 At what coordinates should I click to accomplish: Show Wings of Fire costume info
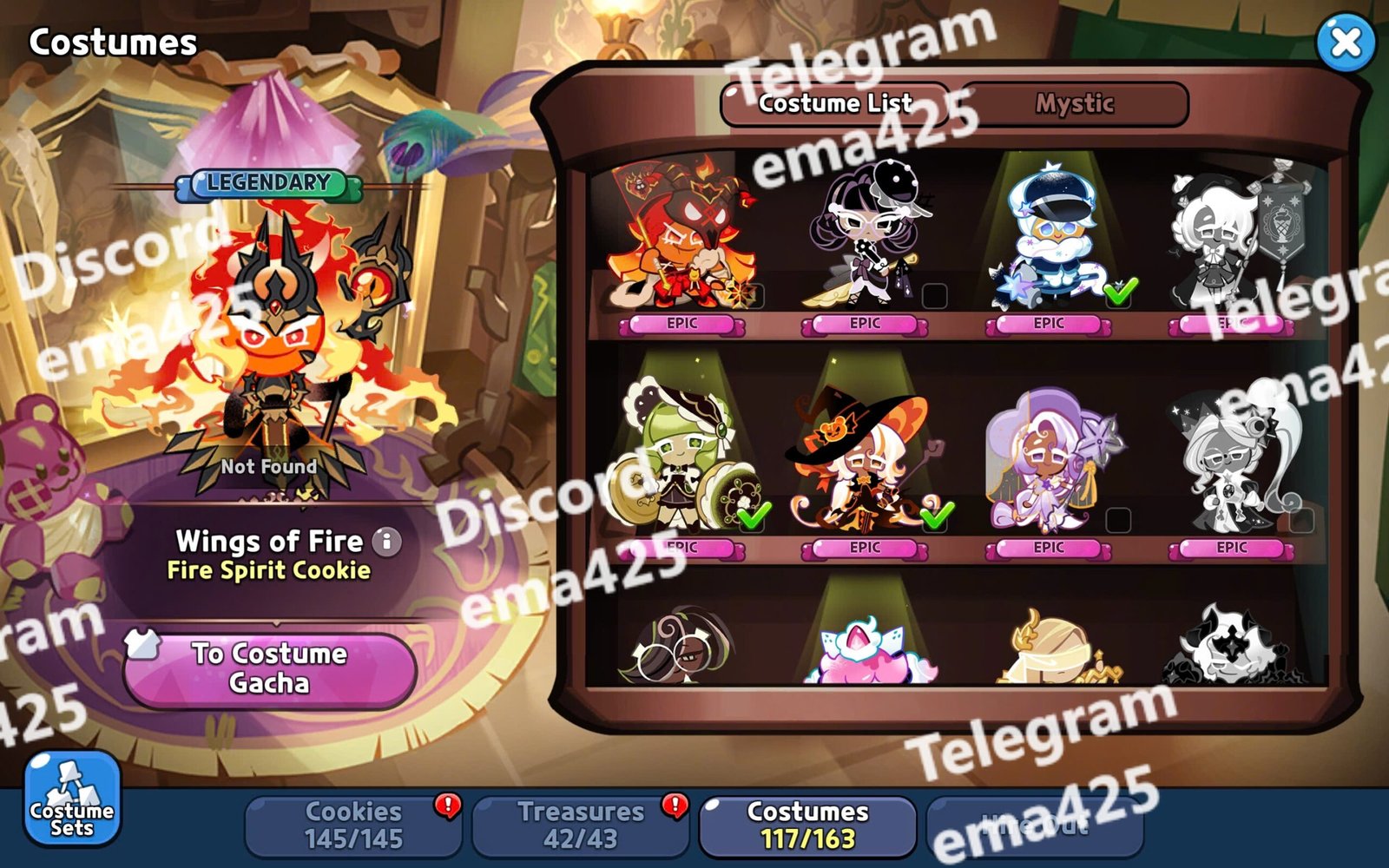coord(387,542)
